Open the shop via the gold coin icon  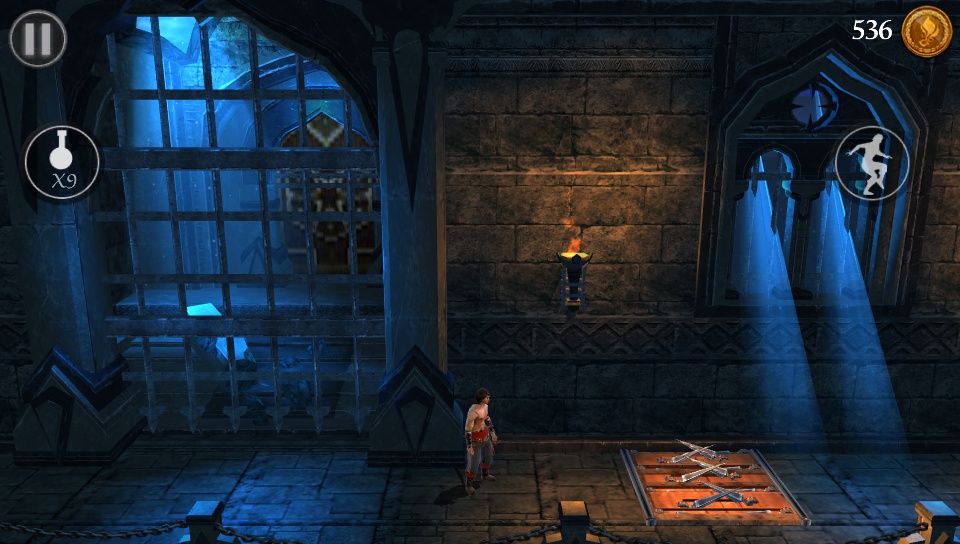[x=926, y=31]
